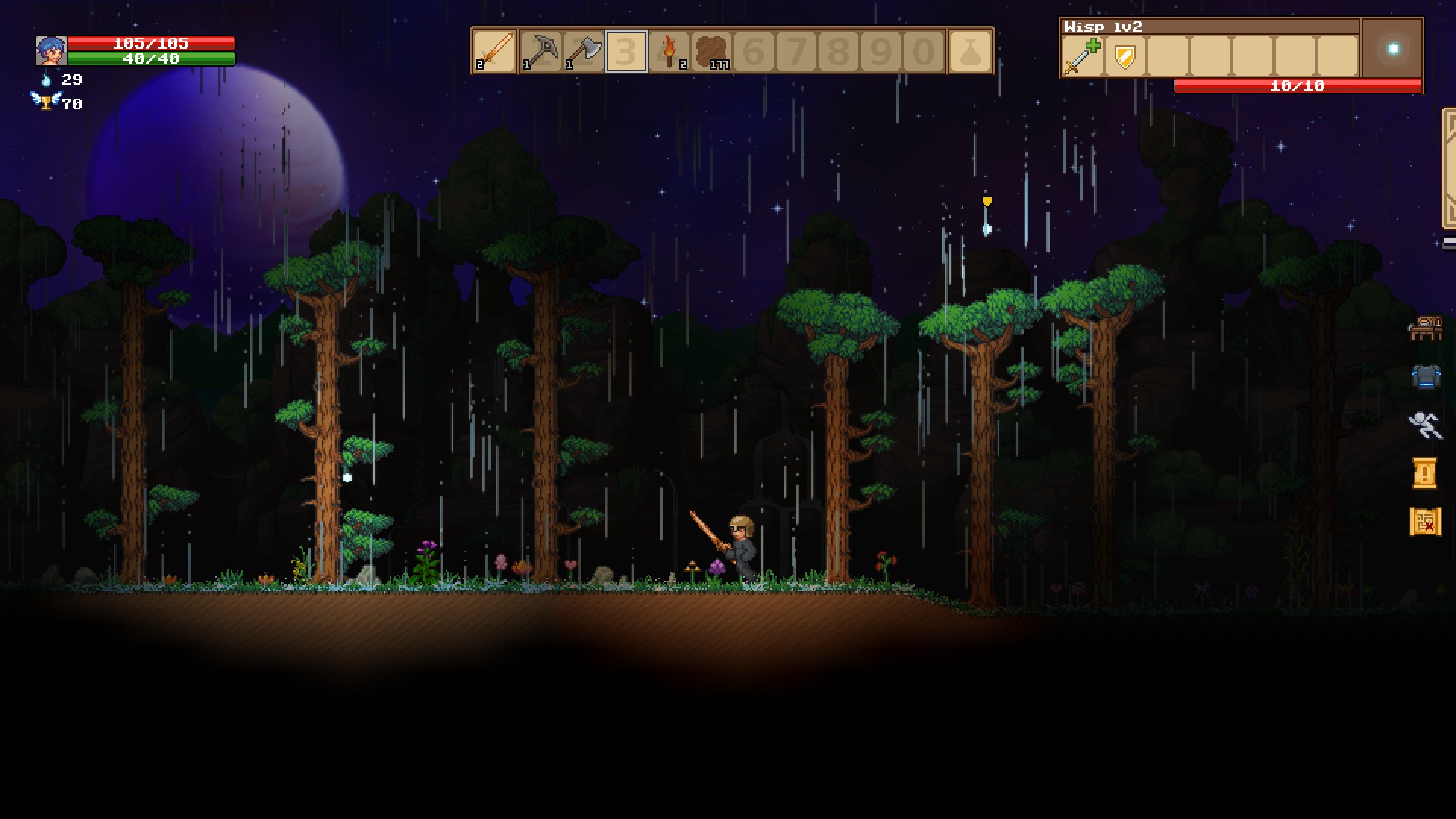Select the dirt block stack in the hotbar
This screenshot has width=1456, height=819.
[711, 52]
